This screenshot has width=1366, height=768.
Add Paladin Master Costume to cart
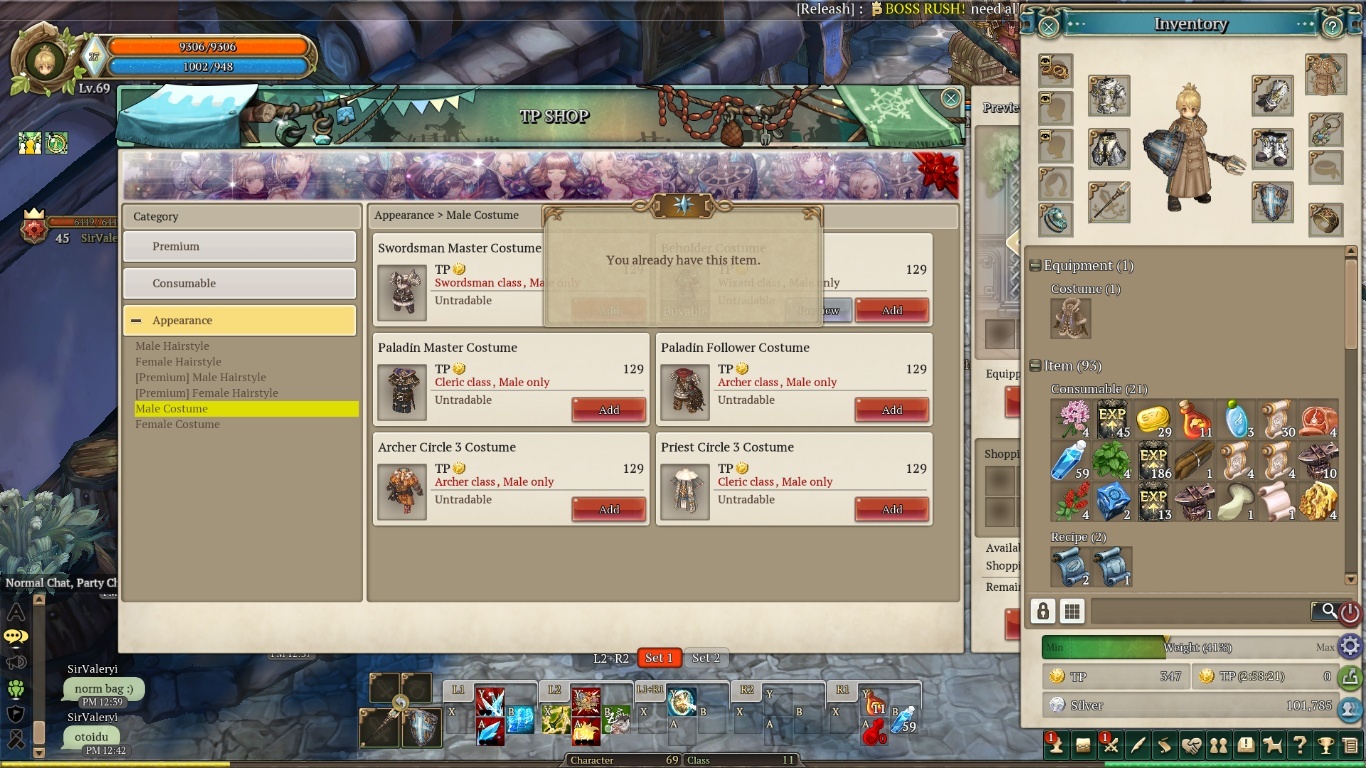(x=608, y=410)
